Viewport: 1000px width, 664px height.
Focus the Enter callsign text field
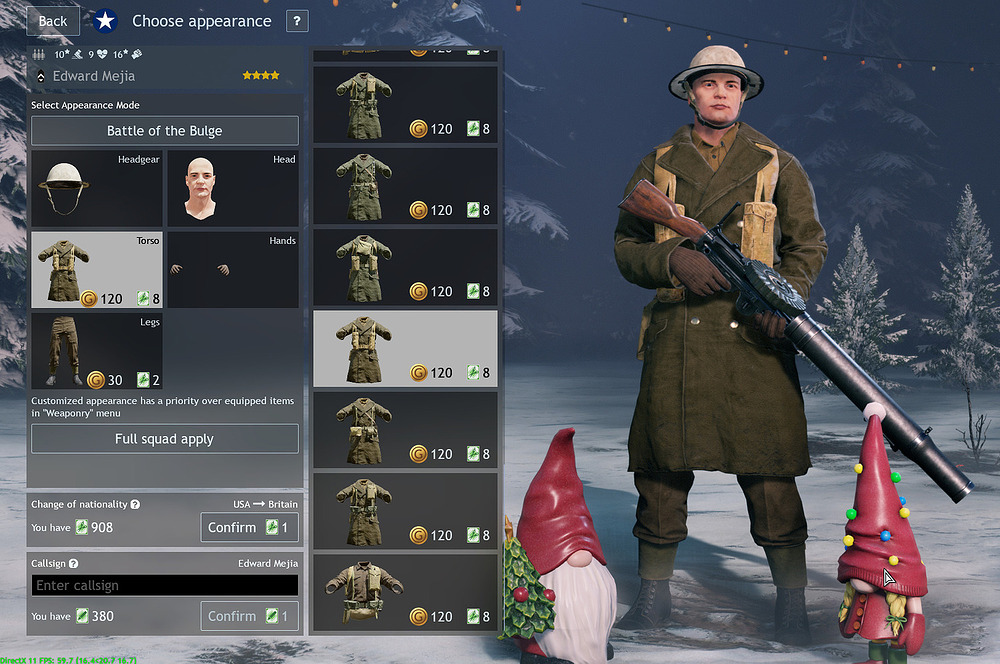click(164, 586)
